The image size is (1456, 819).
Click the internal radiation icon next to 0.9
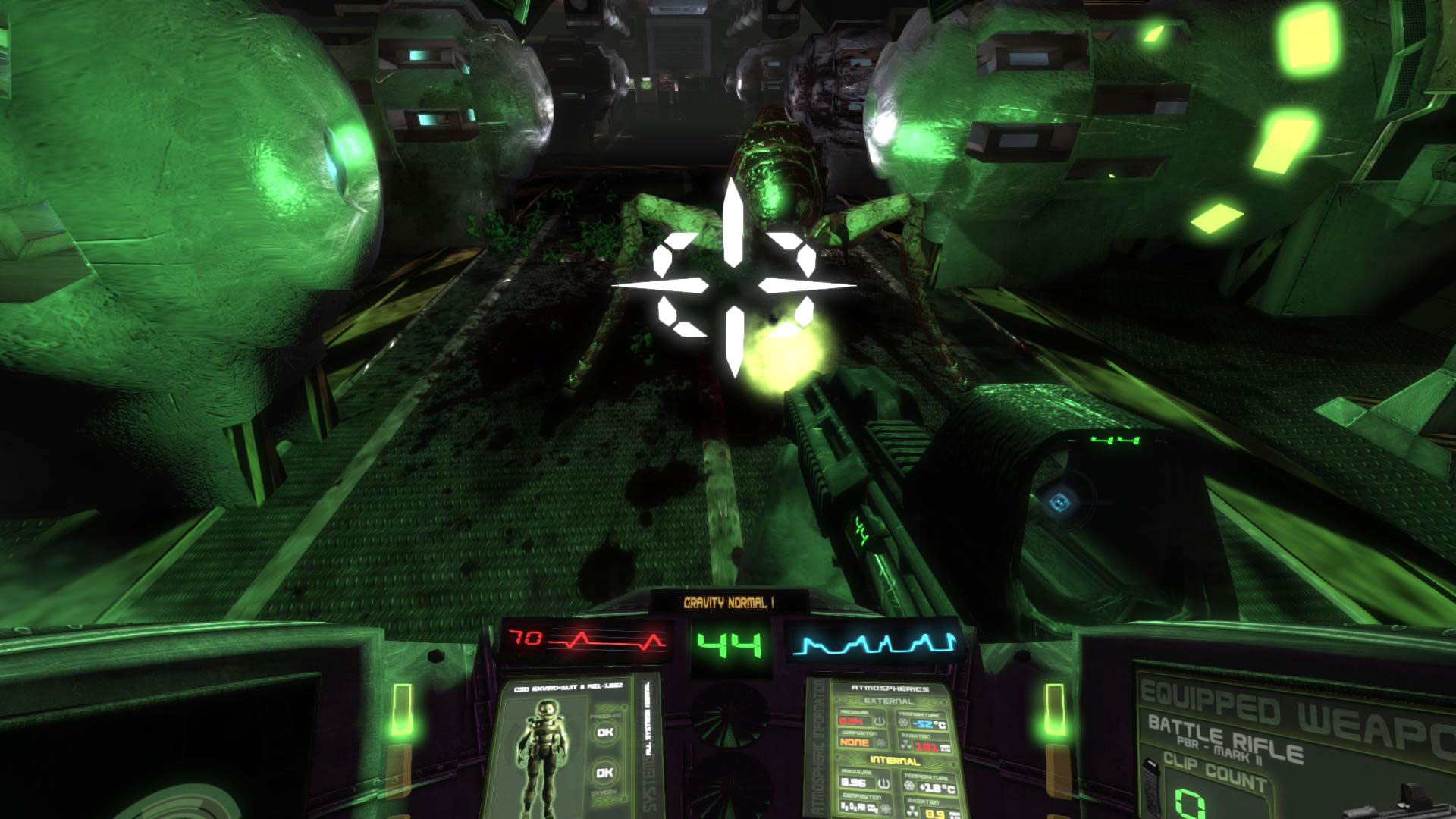[912, 808]
